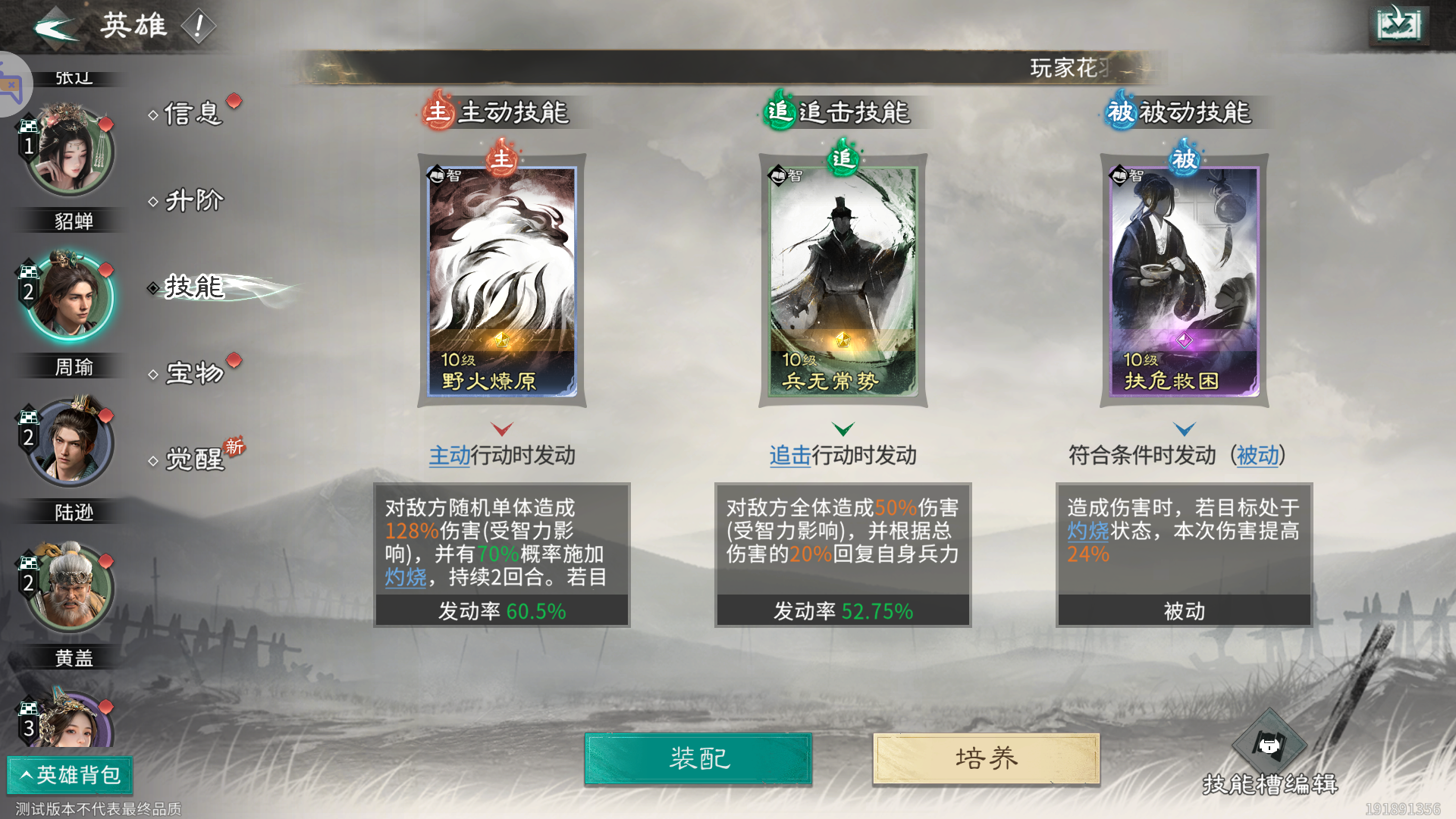Click the exclamation badge beside 英雄 title

click(200, 24)
